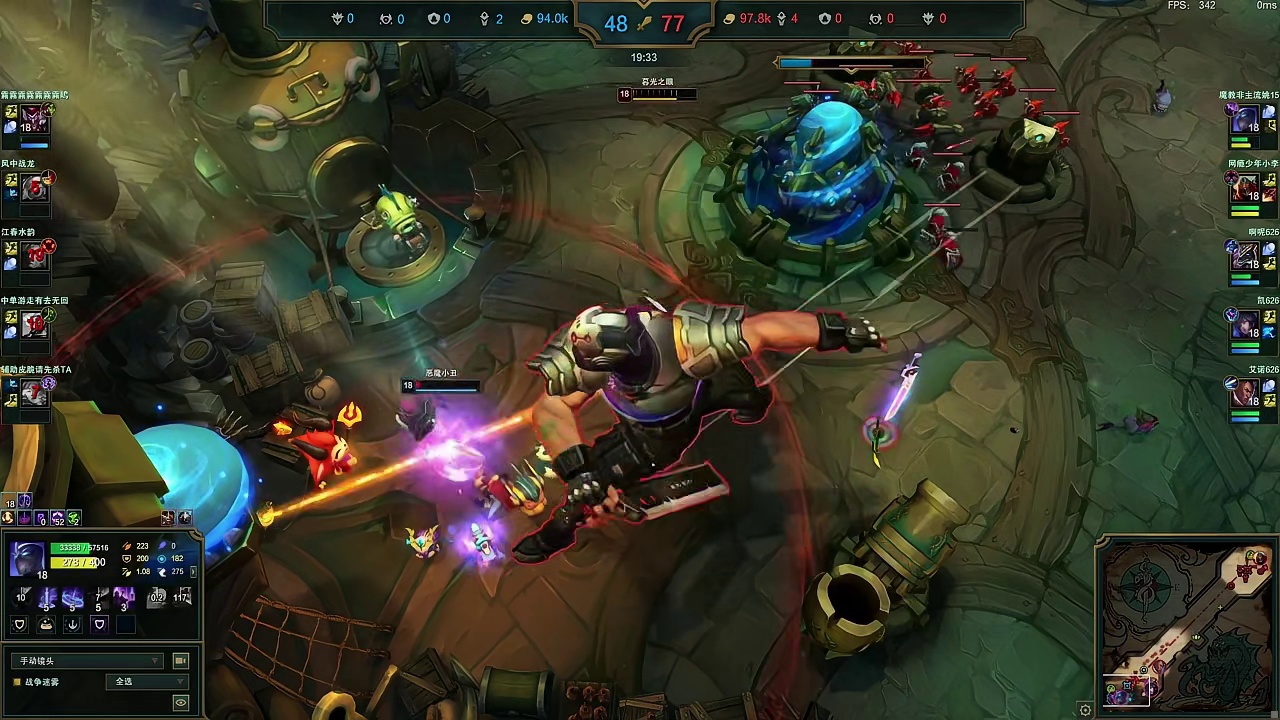Image resolution: width=1280 pixels, height=720 pixels.
Task: Select player 魔教非主流姚15 portrait
Action: tap(1245, 120)
